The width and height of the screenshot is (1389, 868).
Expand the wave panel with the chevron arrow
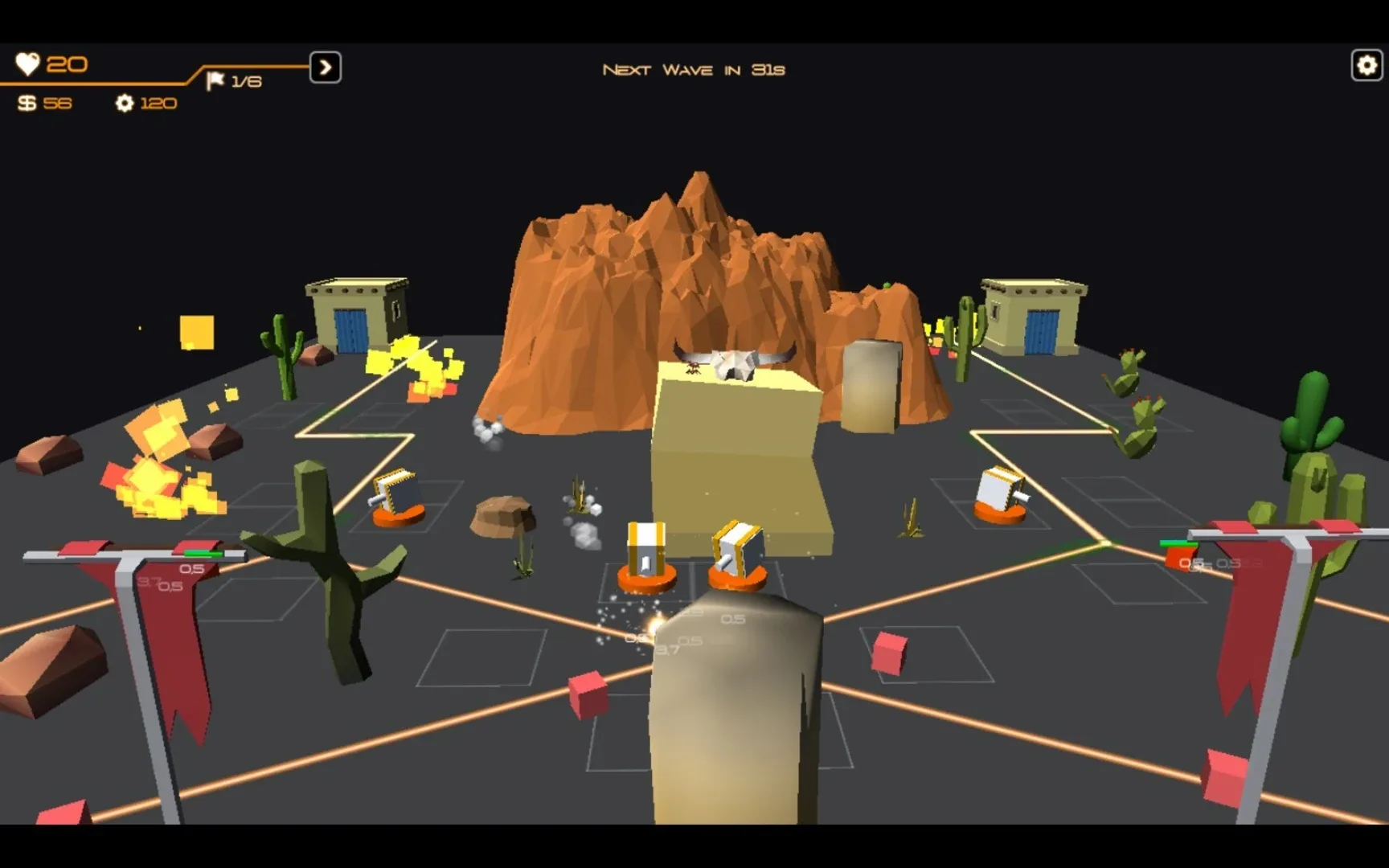[x=325, y=68]
